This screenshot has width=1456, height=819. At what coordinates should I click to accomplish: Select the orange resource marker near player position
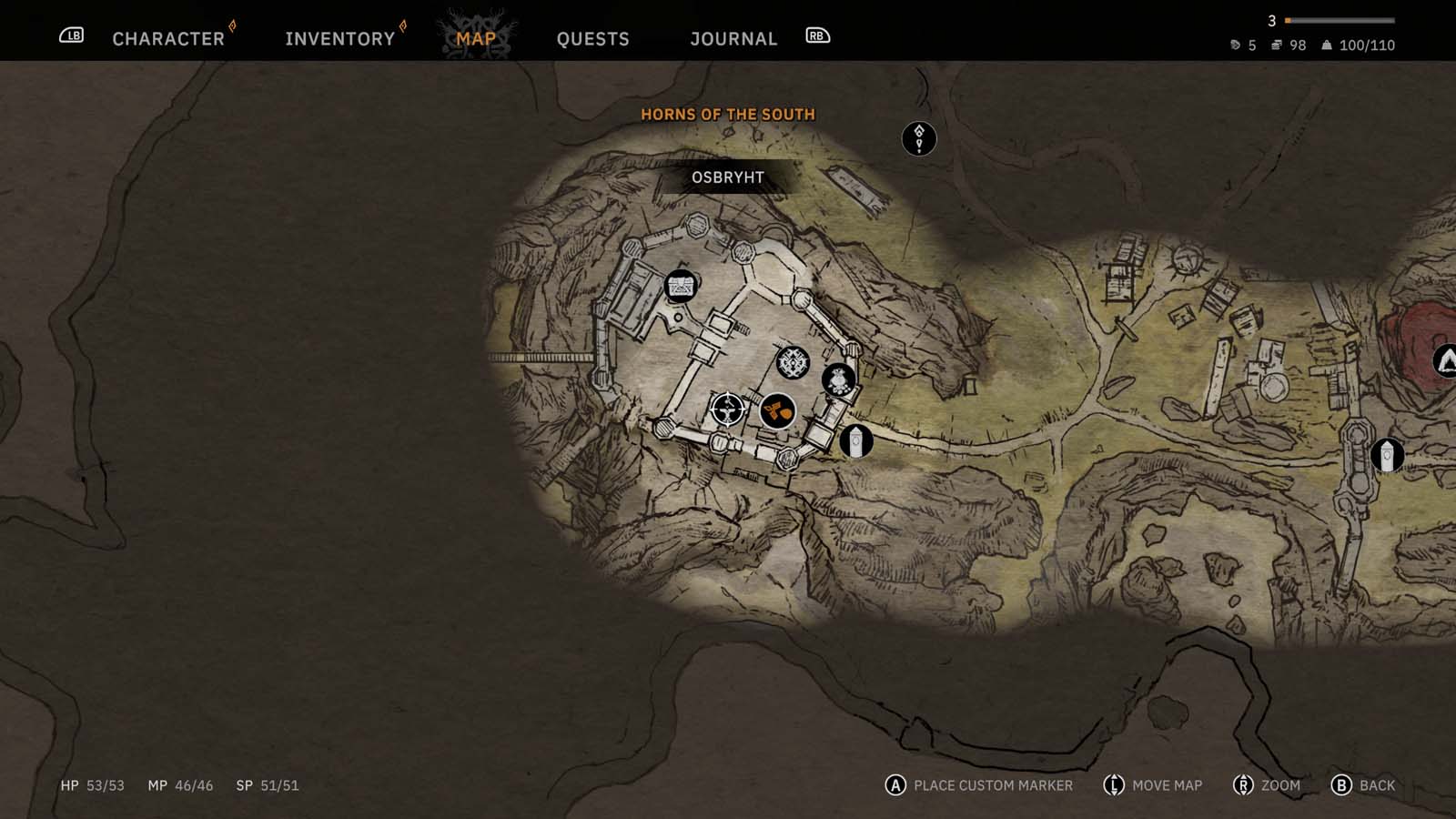point(778,410)
